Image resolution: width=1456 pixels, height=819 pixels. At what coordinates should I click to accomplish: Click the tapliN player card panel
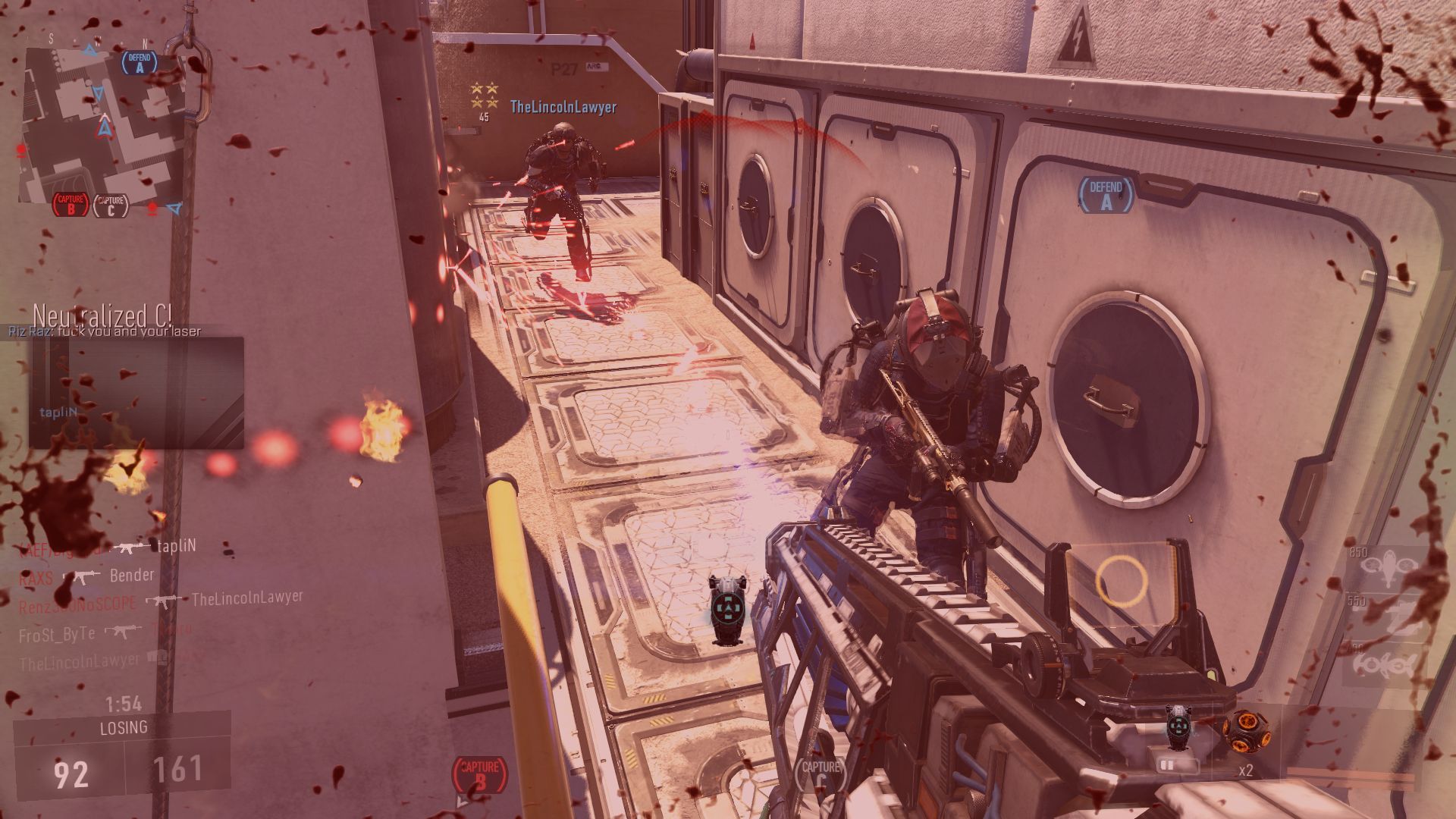[x=136, y=392]
